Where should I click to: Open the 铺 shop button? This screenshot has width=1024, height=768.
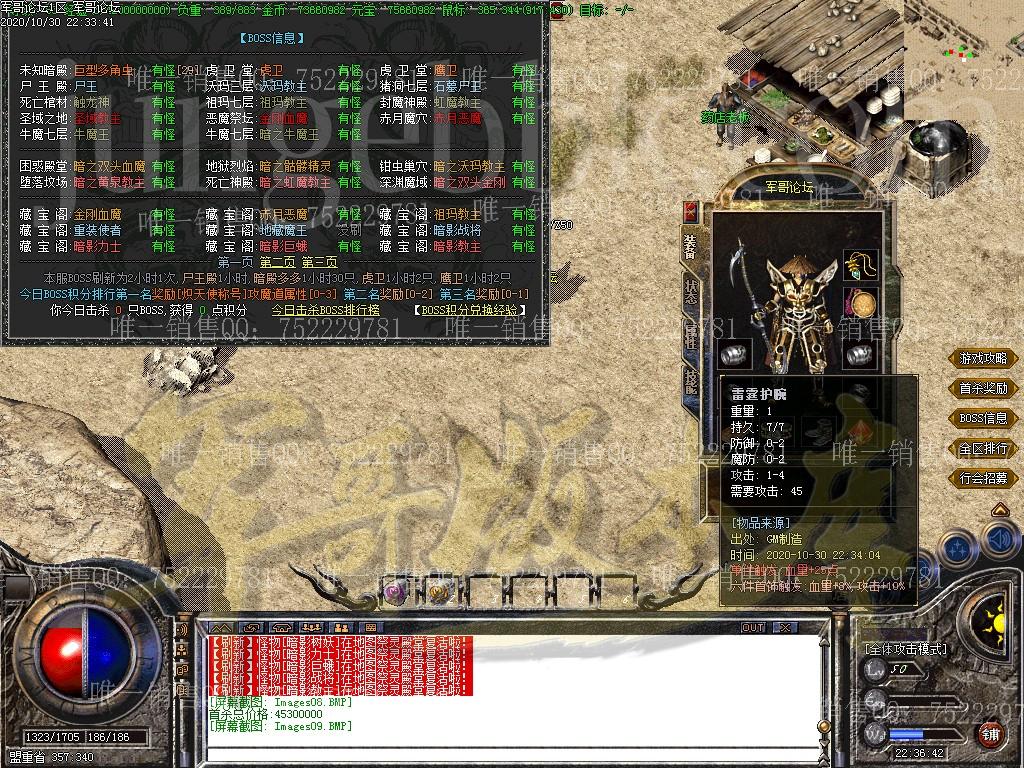tap(991, 735)
